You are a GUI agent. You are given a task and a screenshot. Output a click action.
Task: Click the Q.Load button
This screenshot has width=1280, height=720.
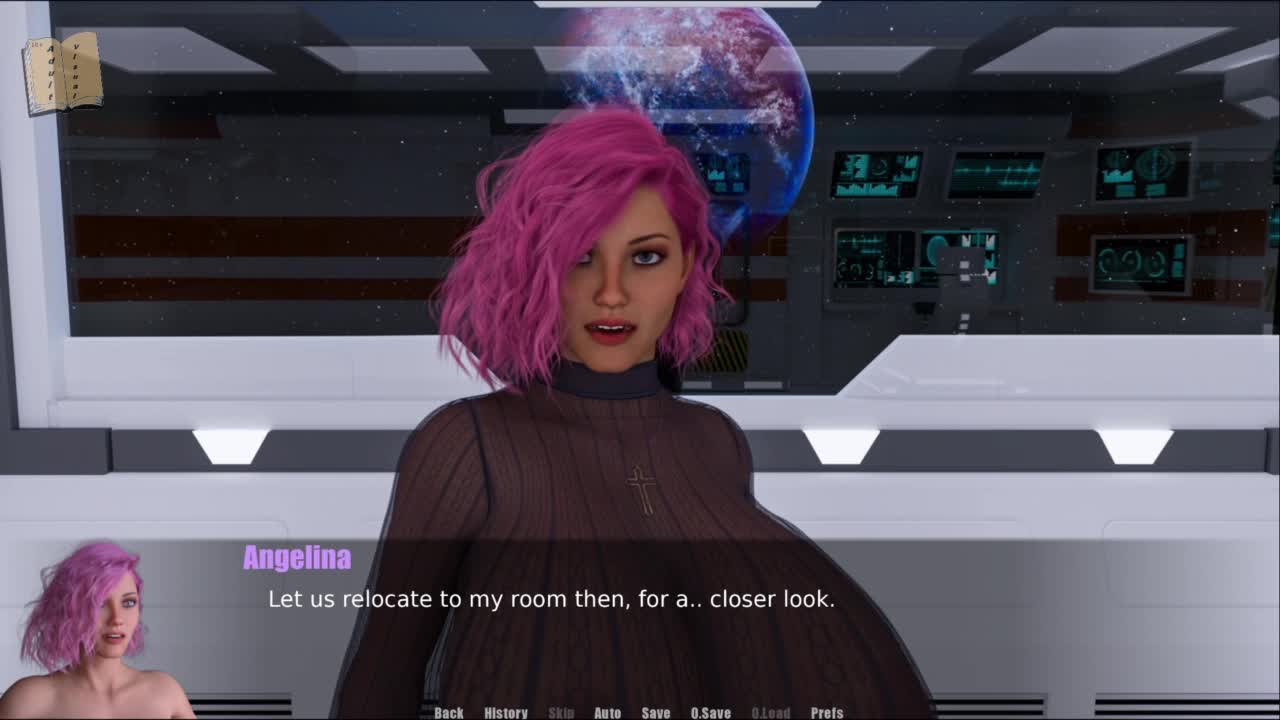pos(770,712)
